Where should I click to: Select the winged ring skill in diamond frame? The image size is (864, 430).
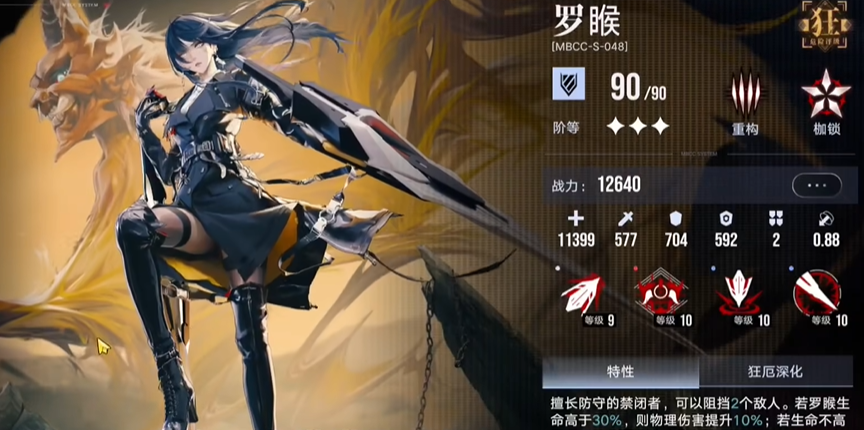tap(660, 292)
